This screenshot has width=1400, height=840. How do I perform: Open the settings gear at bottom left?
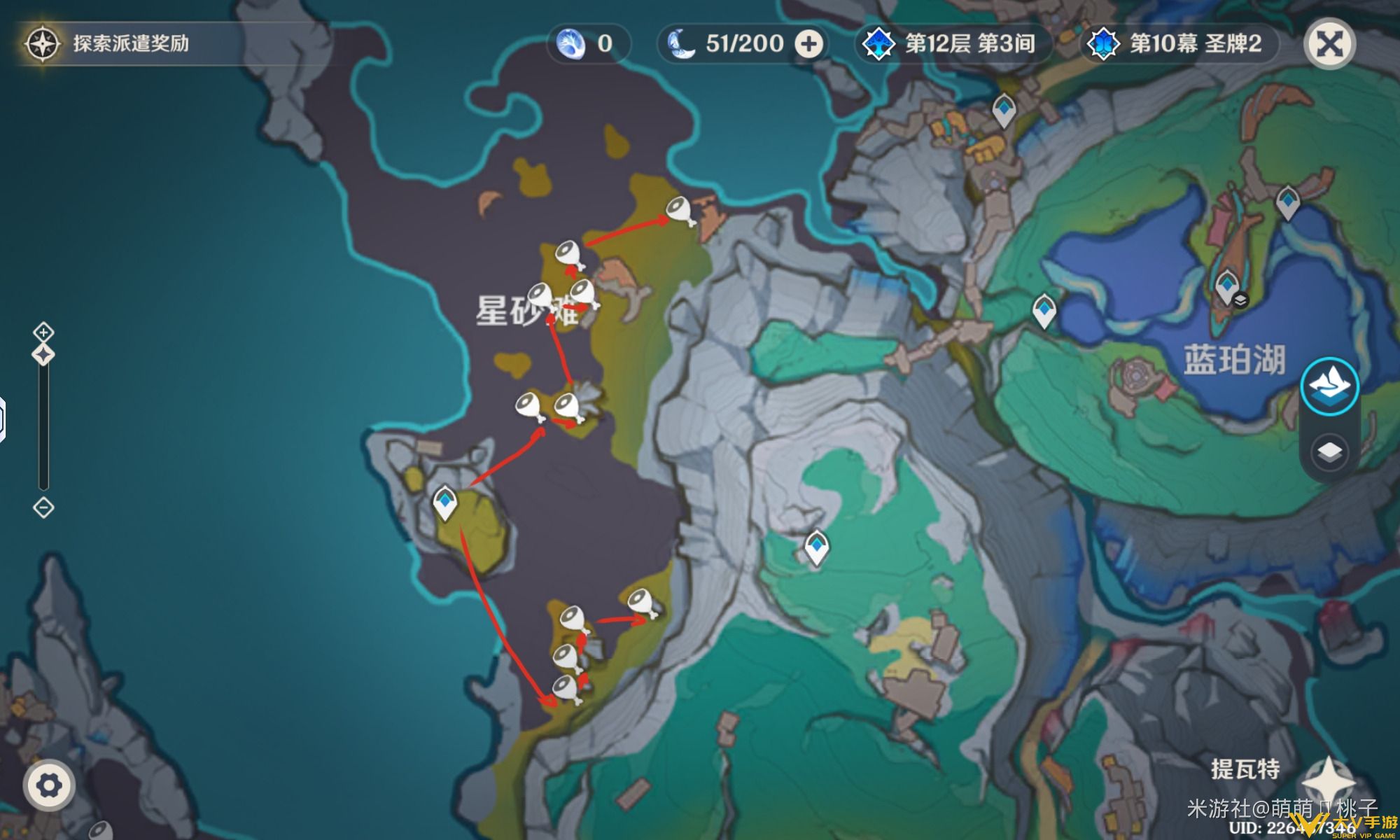click(48, 785)
